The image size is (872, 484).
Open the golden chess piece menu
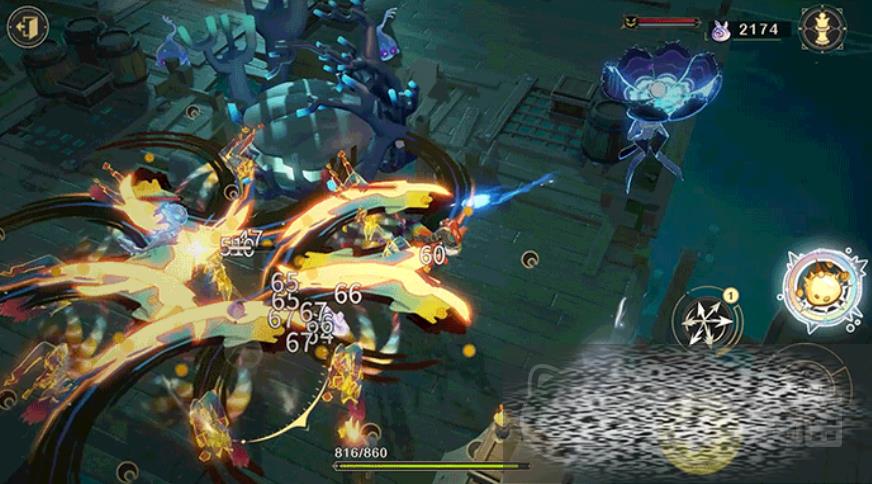(823, 29)
